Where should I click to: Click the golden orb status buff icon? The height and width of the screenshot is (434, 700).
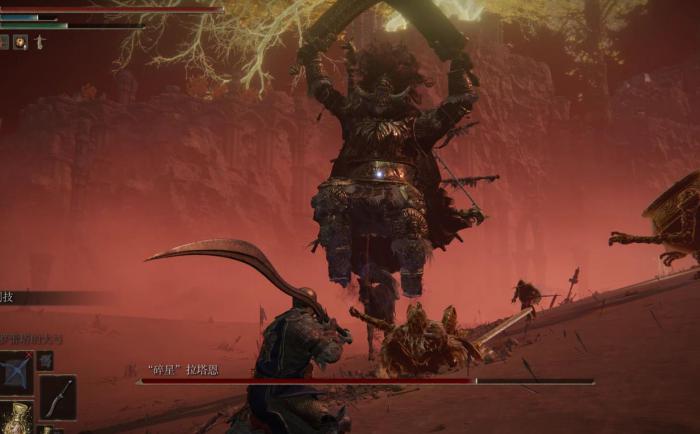tap(20, 42)
